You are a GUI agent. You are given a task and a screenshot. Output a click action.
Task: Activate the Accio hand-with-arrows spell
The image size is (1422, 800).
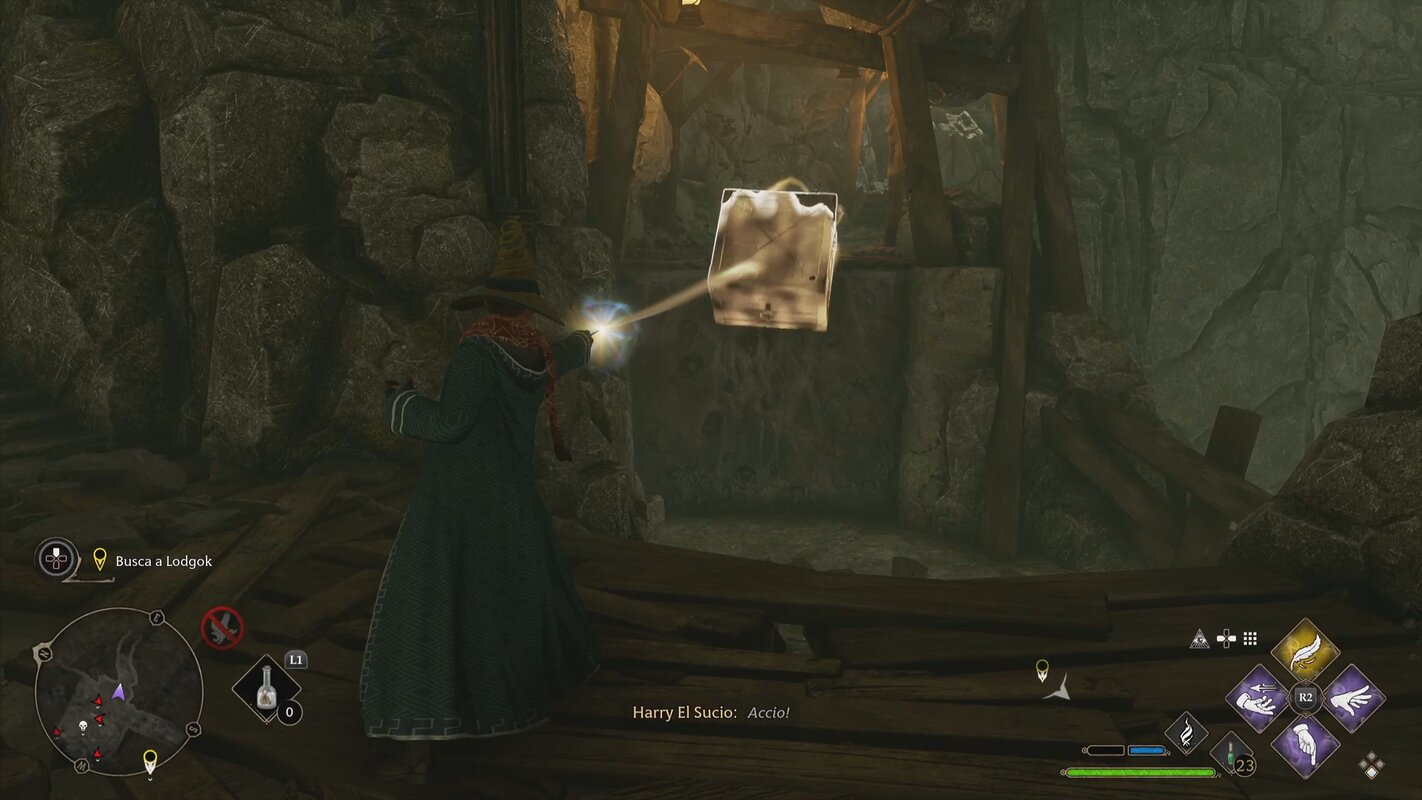(x=1258, y=697)
